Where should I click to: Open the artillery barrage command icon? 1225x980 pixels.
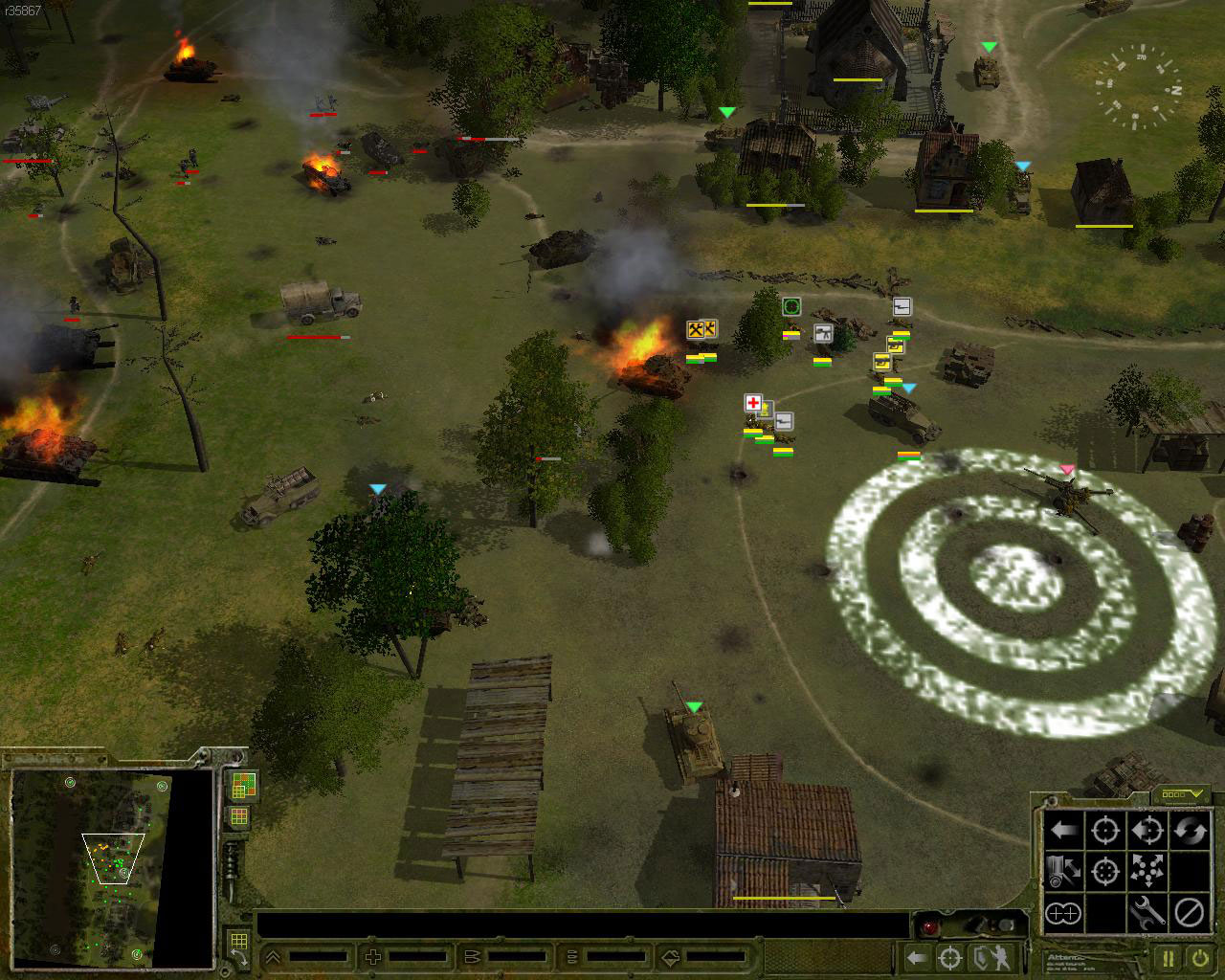pyautogui.click(x=1062, y=873)
